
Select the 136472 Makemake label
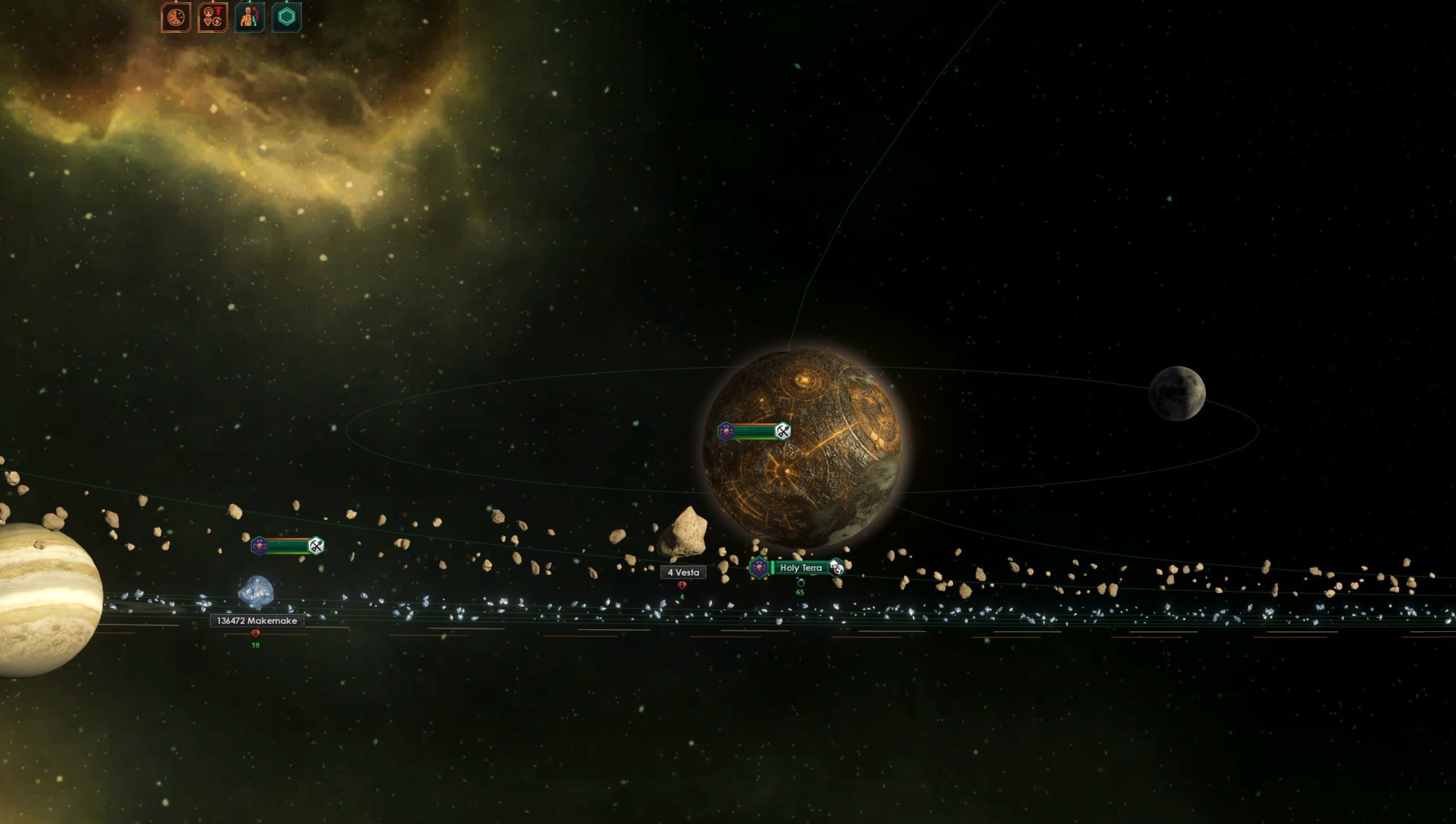pyautogui.click(x=256, y=621)
